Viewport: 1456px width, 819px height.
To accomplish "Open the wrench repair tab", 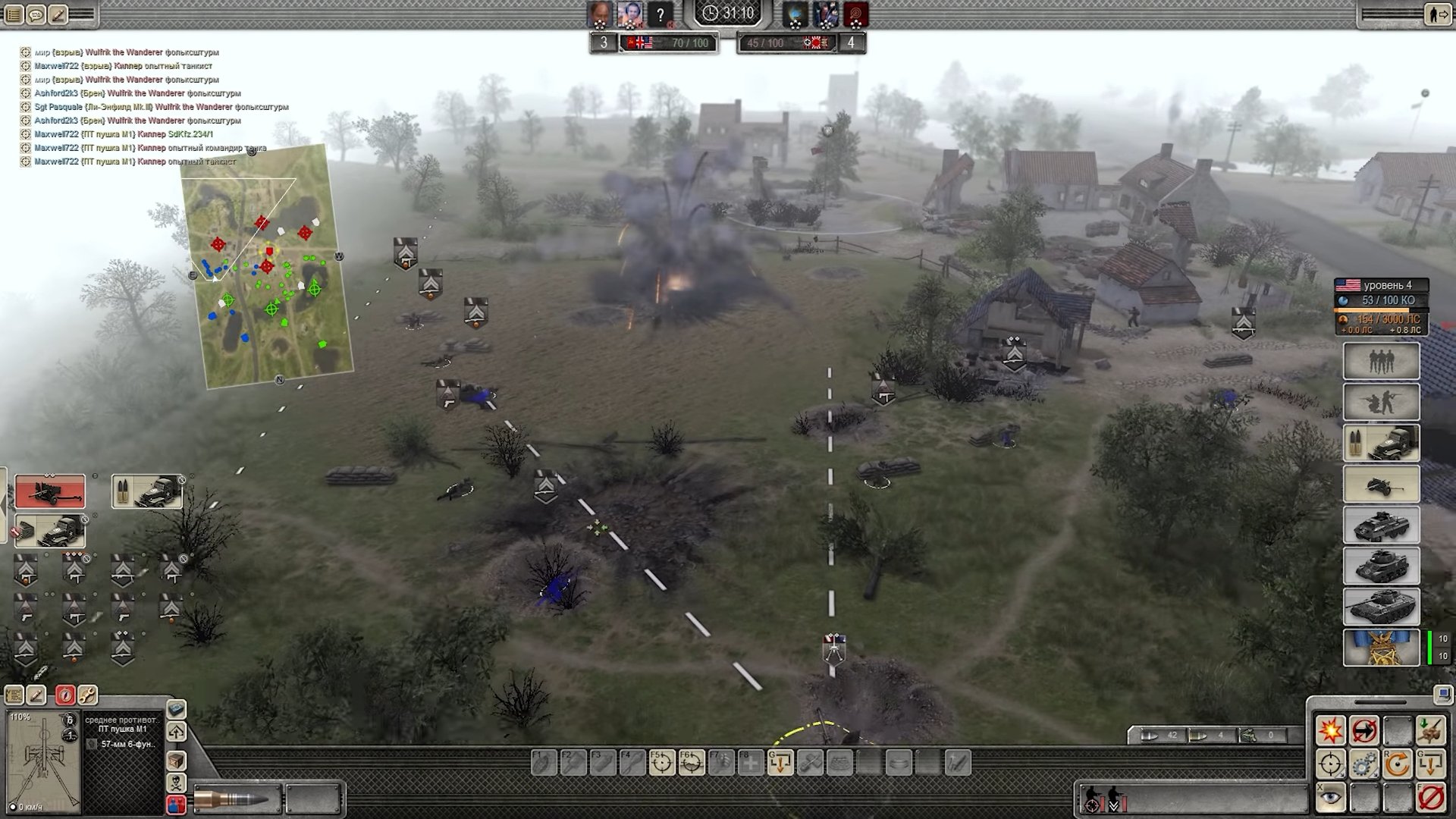I will [87, 695].
